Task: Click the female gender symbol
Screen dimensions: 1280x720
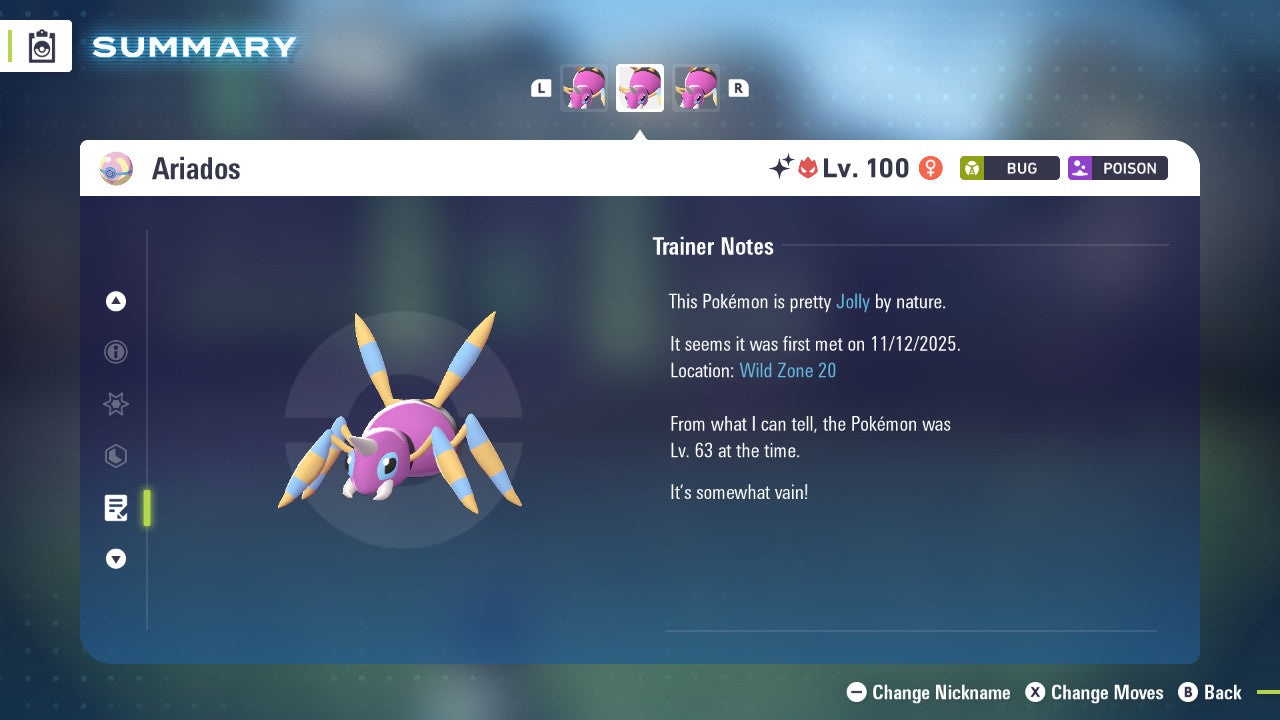Action: (930, 168)
